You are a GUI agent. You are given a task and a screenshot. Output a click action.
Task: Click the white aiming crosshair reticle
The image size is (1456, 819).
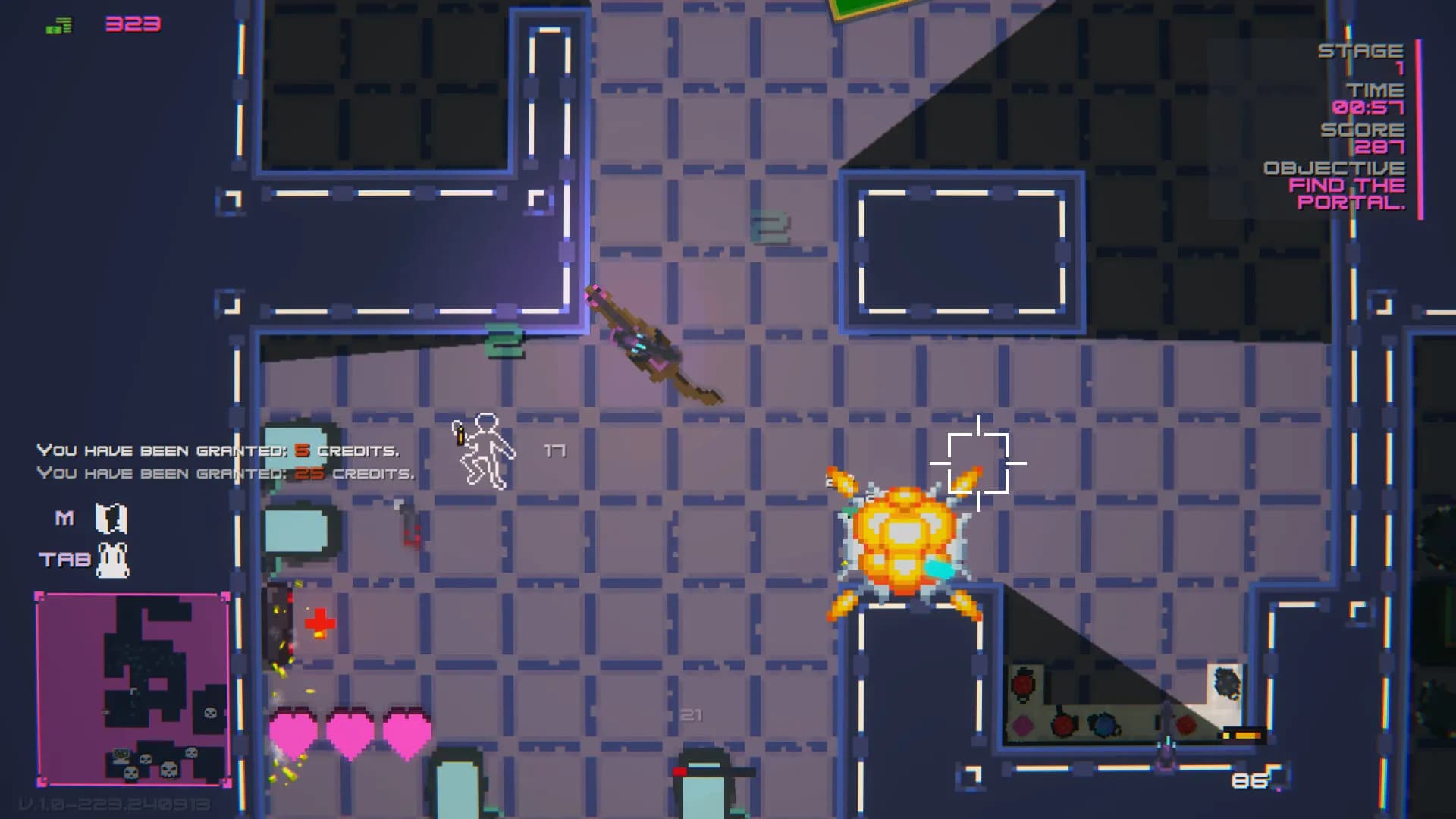pos(980,465)
